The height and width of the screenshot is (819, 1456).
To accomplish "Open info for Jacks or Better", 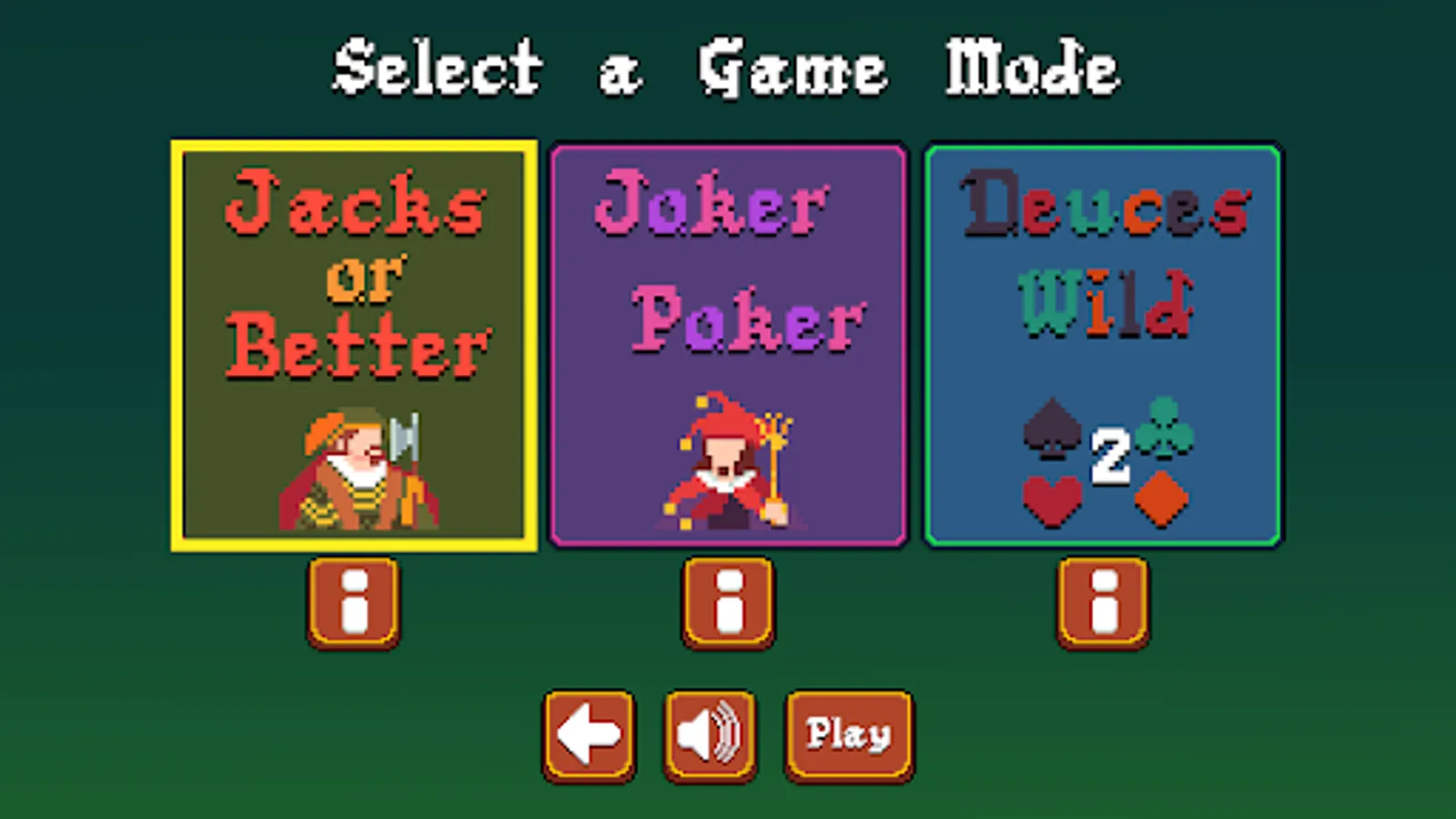I will (353, 602).
